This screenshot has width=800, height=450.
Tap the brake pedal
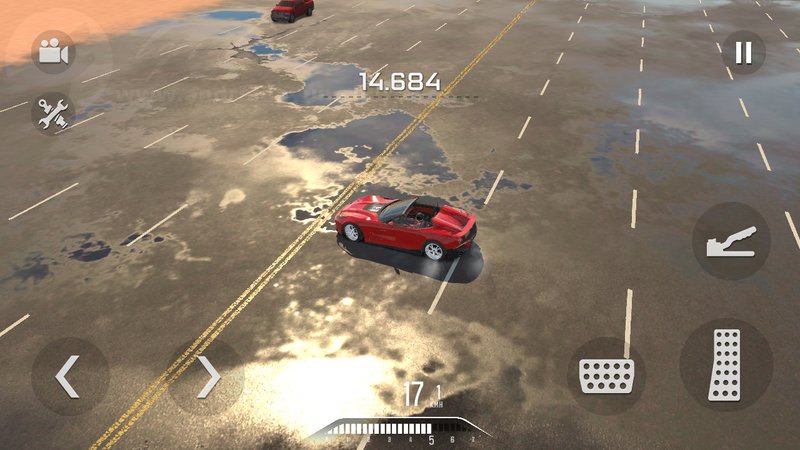[606, 376]
